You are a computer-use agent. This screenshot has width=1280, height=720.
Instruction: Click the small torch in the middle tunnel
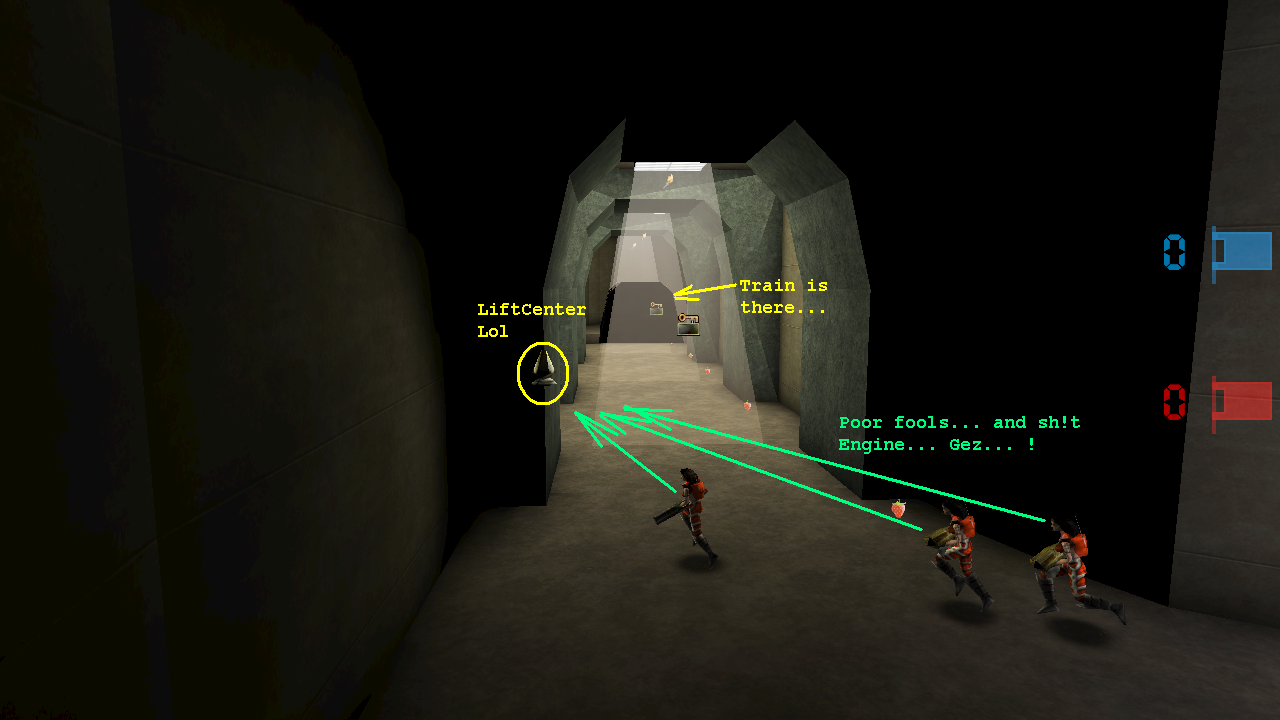click(x=644, y=235)
